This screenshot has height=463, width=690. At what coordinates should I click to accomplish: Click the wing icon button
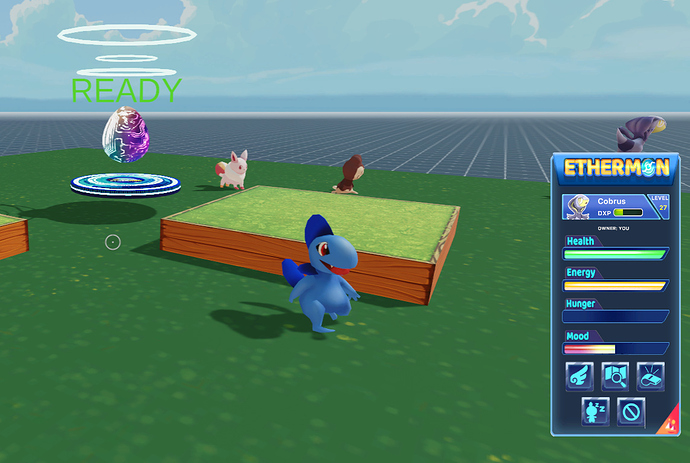coord(580,376)
